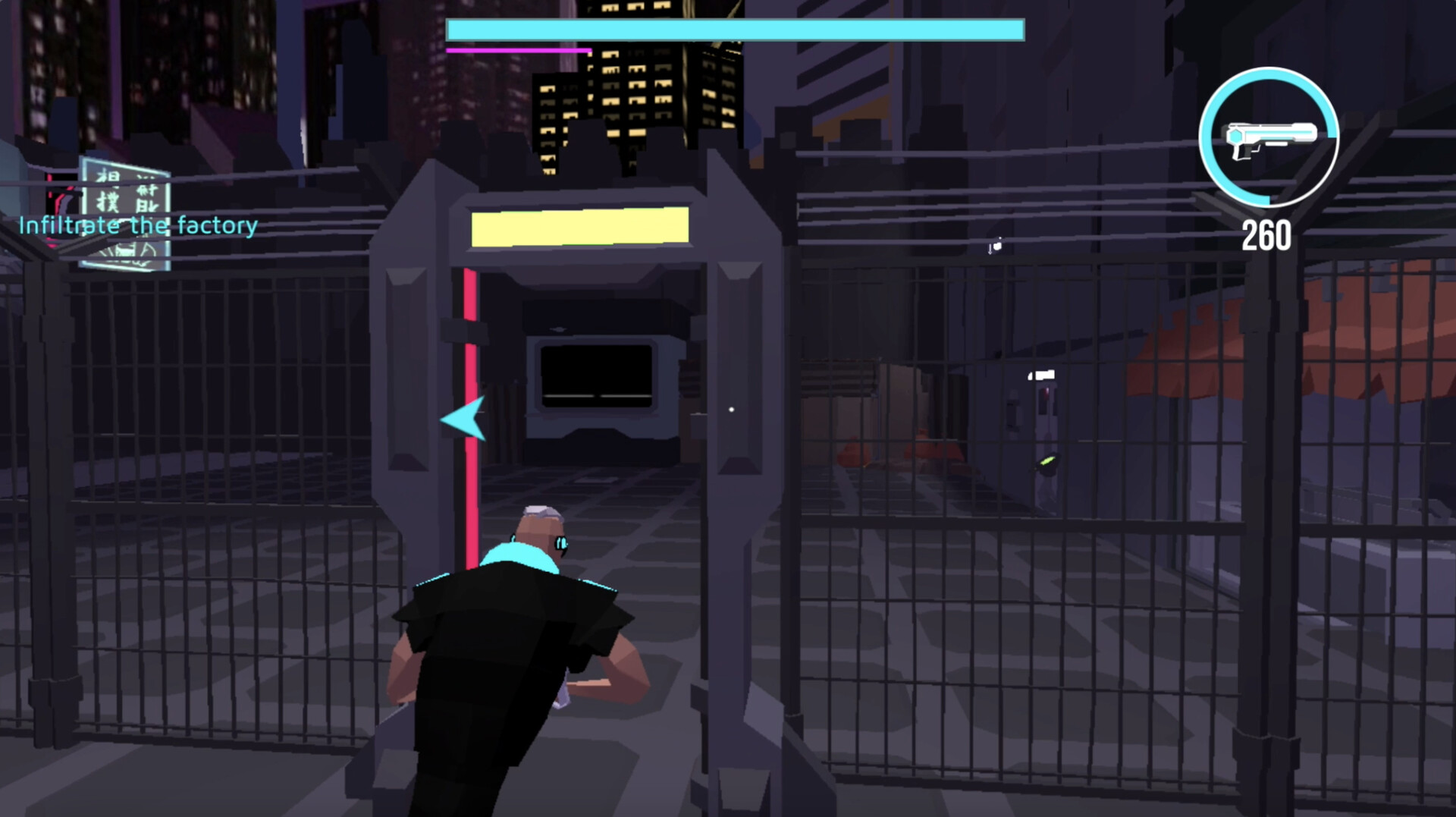Click the cyan health bar at the top
Viewport: 1456px width, 817px height.
734,30
